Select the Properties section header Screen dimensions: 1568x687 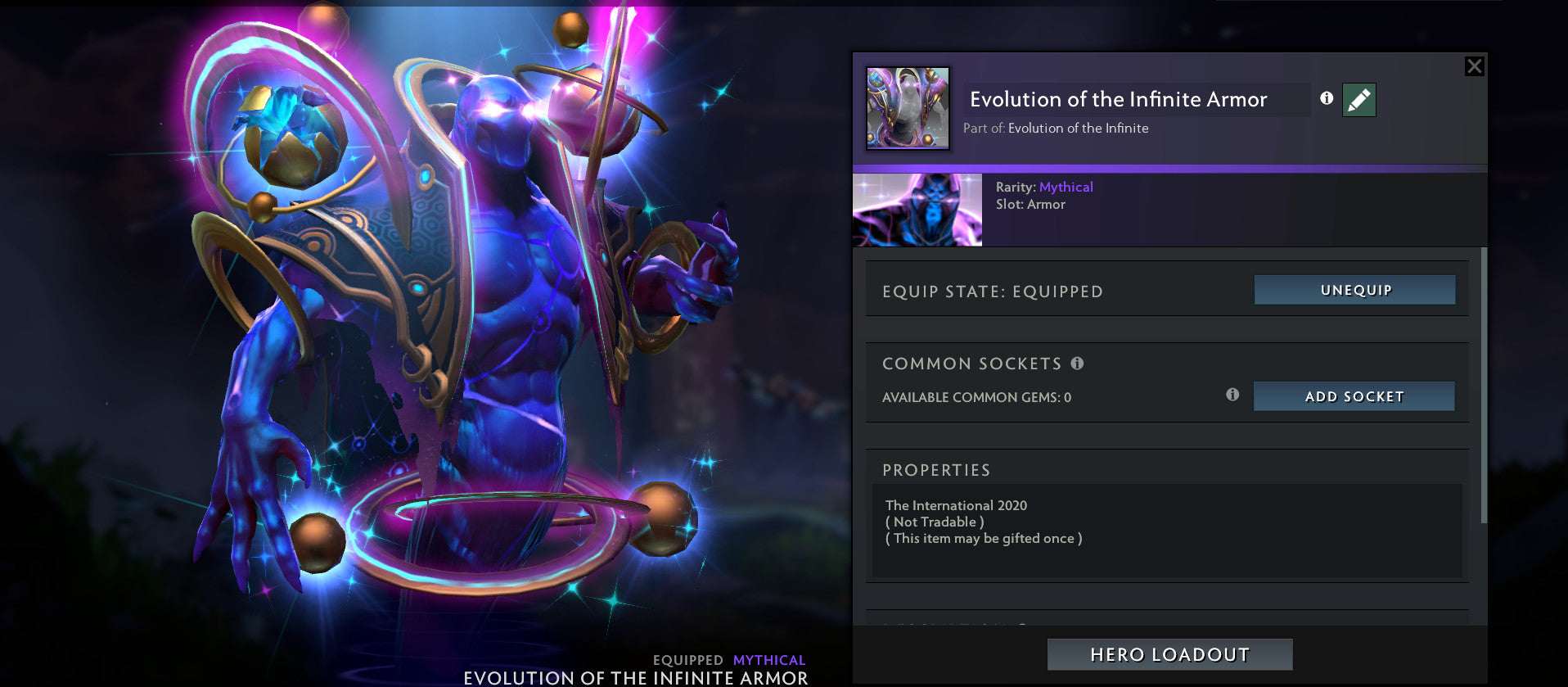pyautogui.click(x=935, y=469)
